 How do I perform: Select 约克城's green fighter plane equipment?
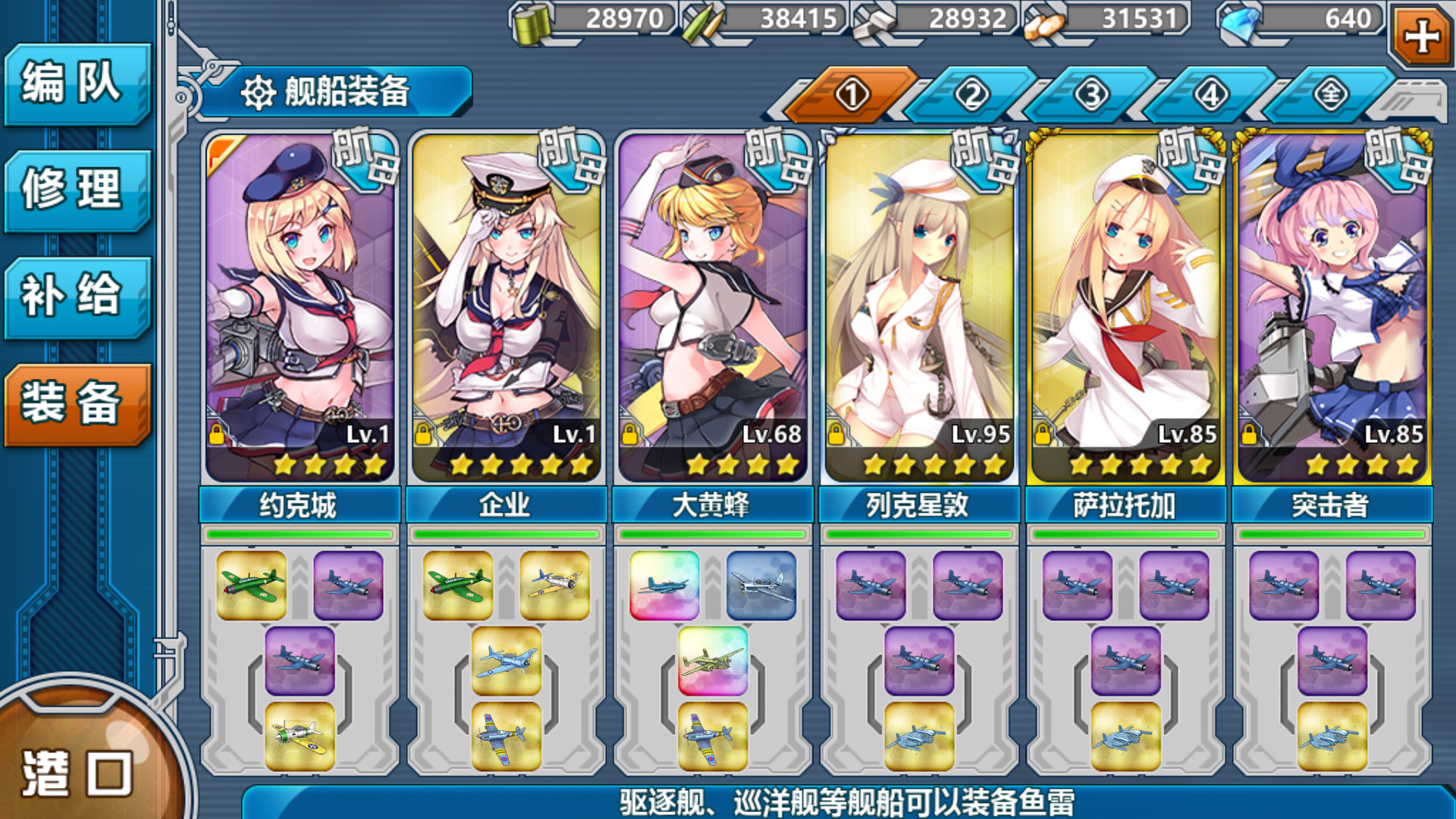pos(252,585)
